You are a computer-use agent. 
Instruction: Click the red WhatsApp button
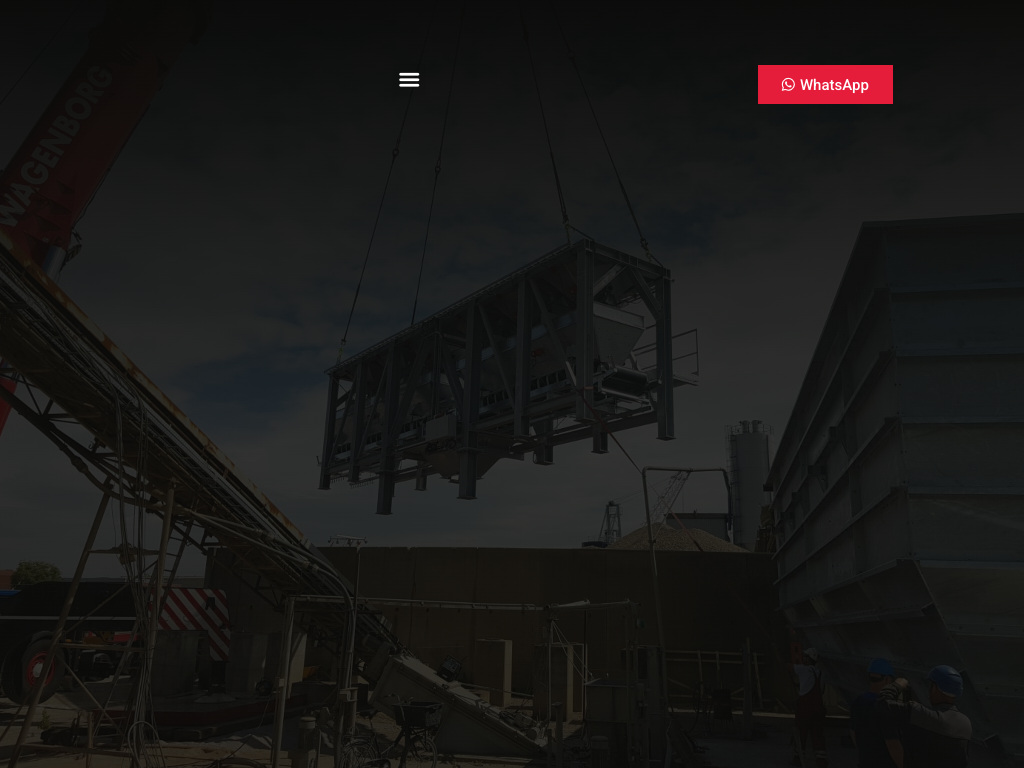click(x=825, y=85)
